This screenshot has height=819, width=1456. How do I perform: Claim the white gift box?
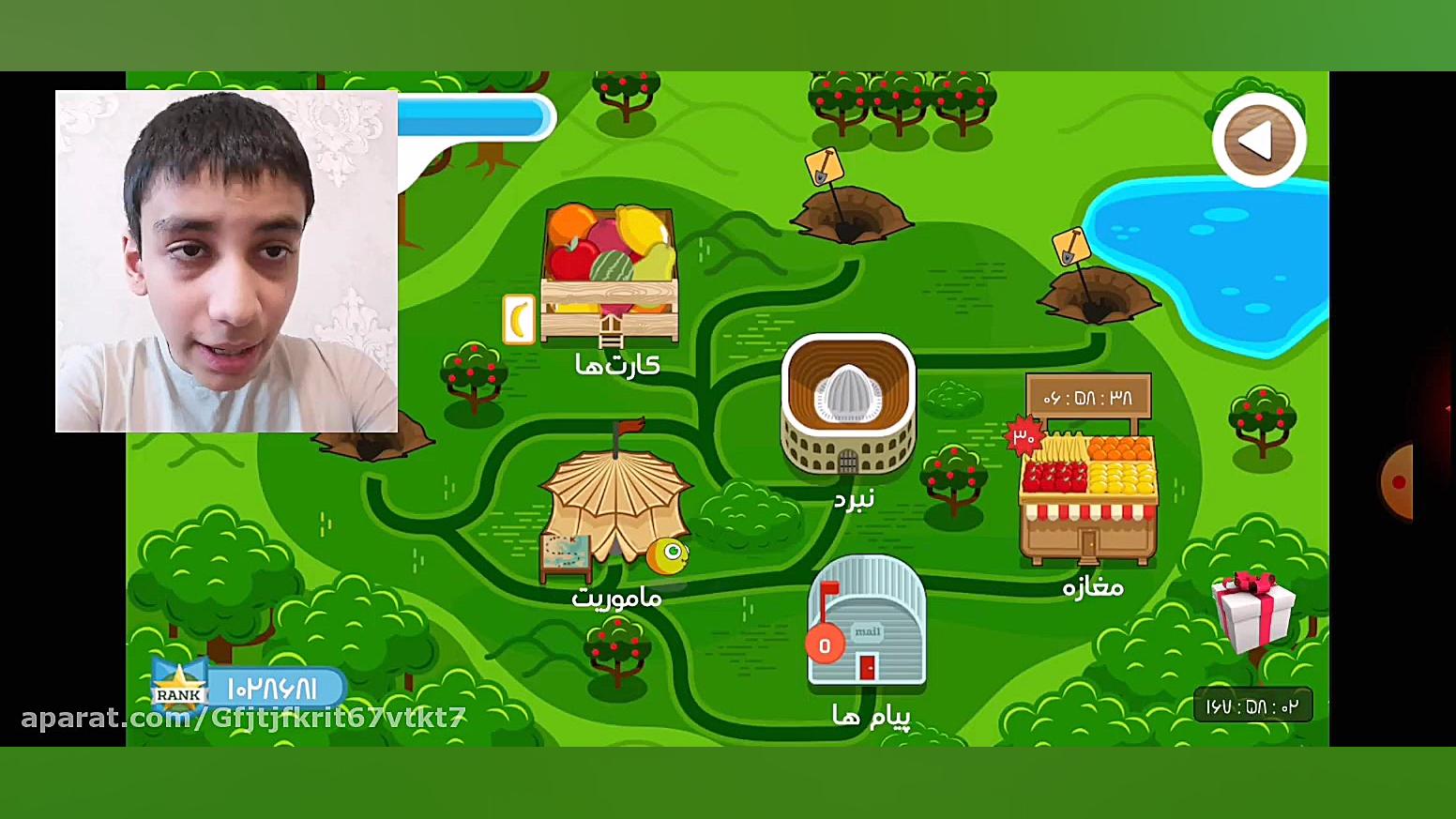pyautogui.click(x=1253, y=611)
